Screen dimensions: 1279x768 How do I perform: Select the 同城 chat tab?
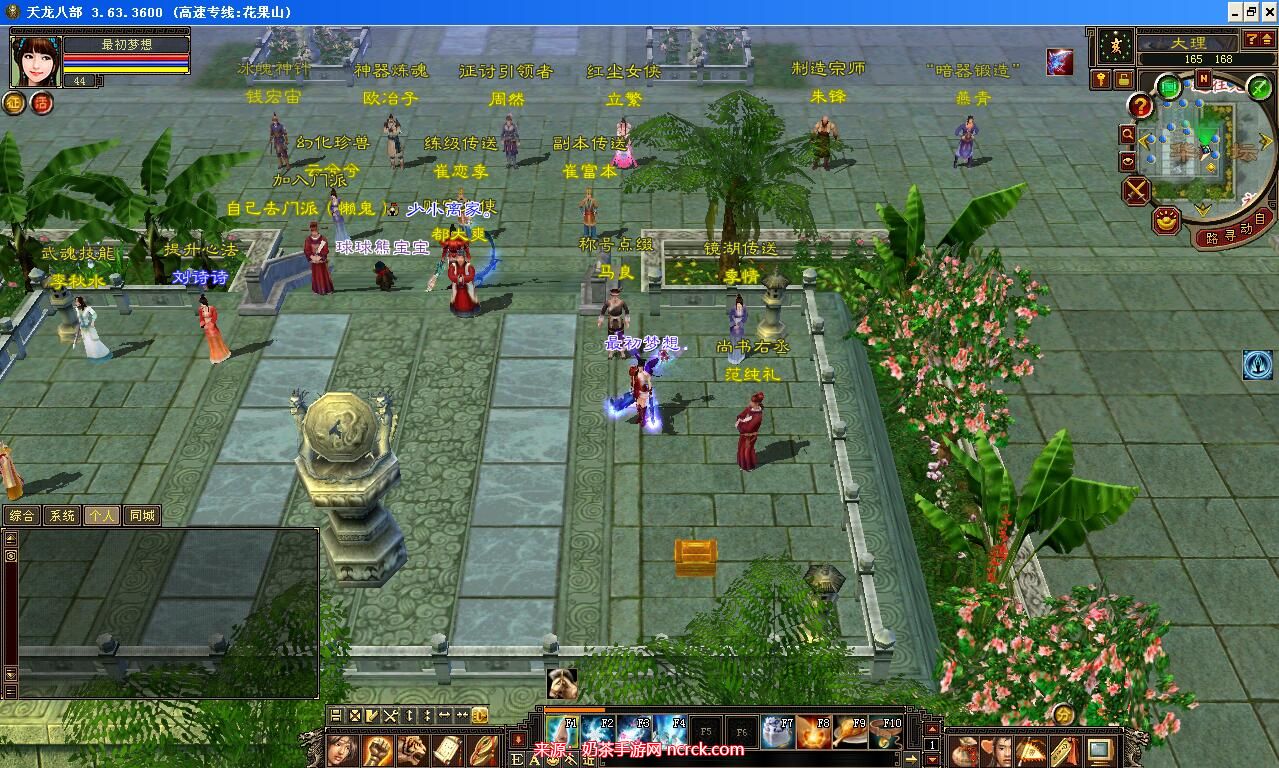point(142,516)
